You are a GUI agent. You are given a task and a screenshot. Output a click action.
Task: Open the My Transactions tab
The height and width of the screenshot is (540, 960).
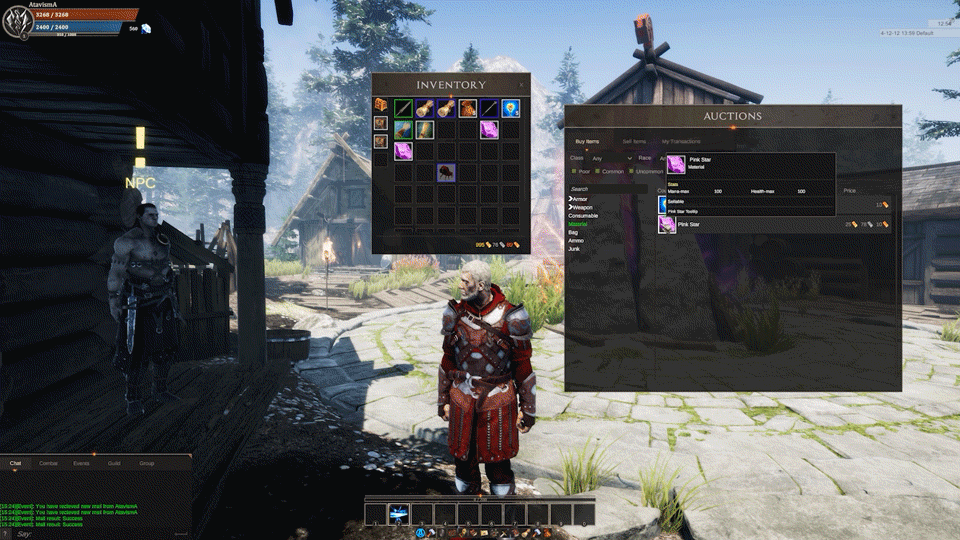click(x=680, y=142)
